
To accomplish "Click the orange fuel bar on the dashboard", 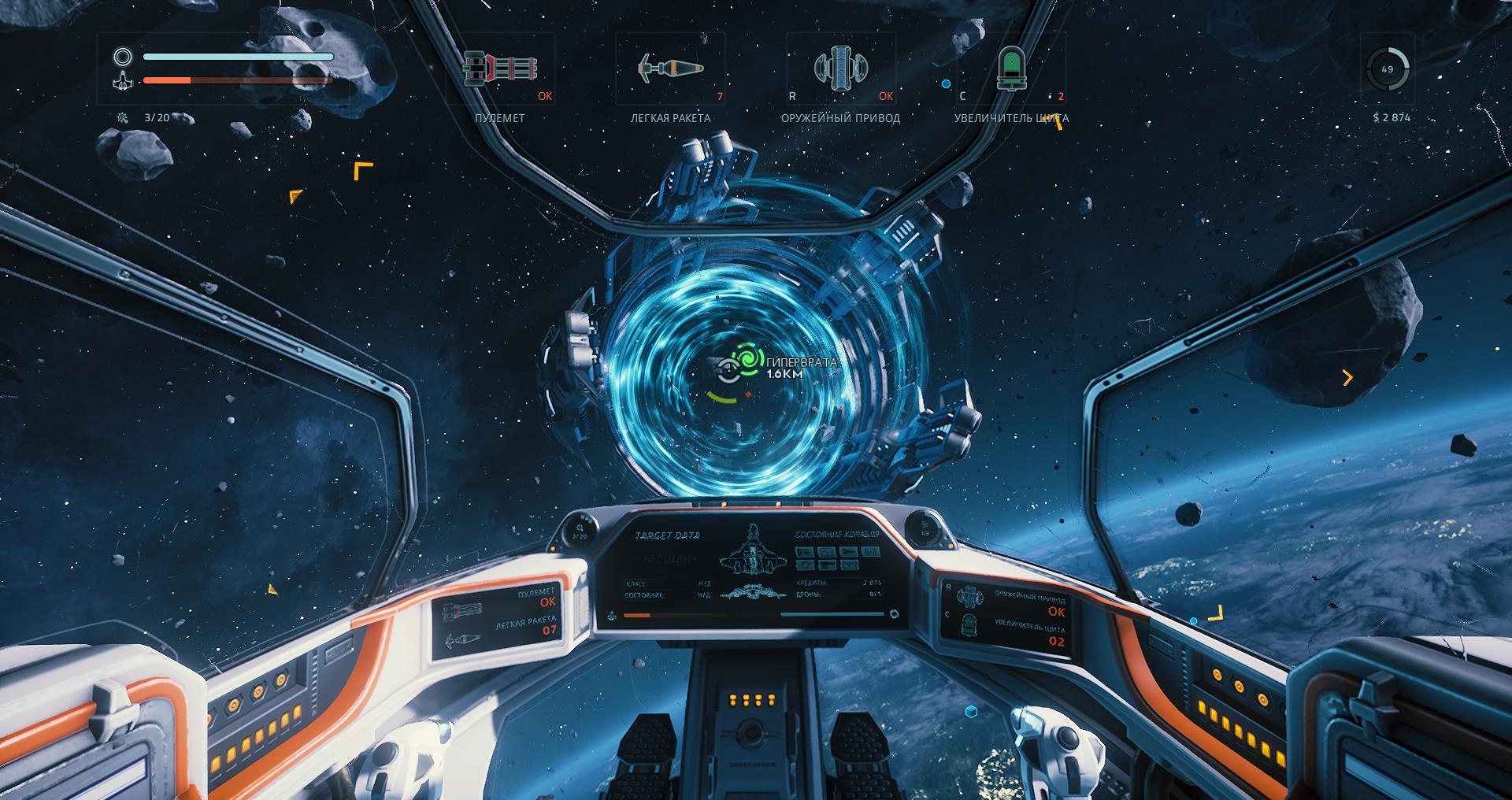I will click(637, 614).
